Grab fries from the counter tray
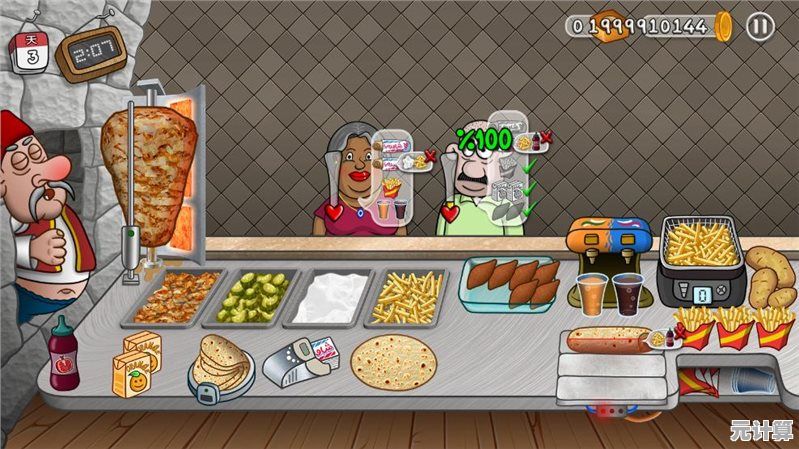The width and height of the screenshot is (799, 449). pos(408,297)
